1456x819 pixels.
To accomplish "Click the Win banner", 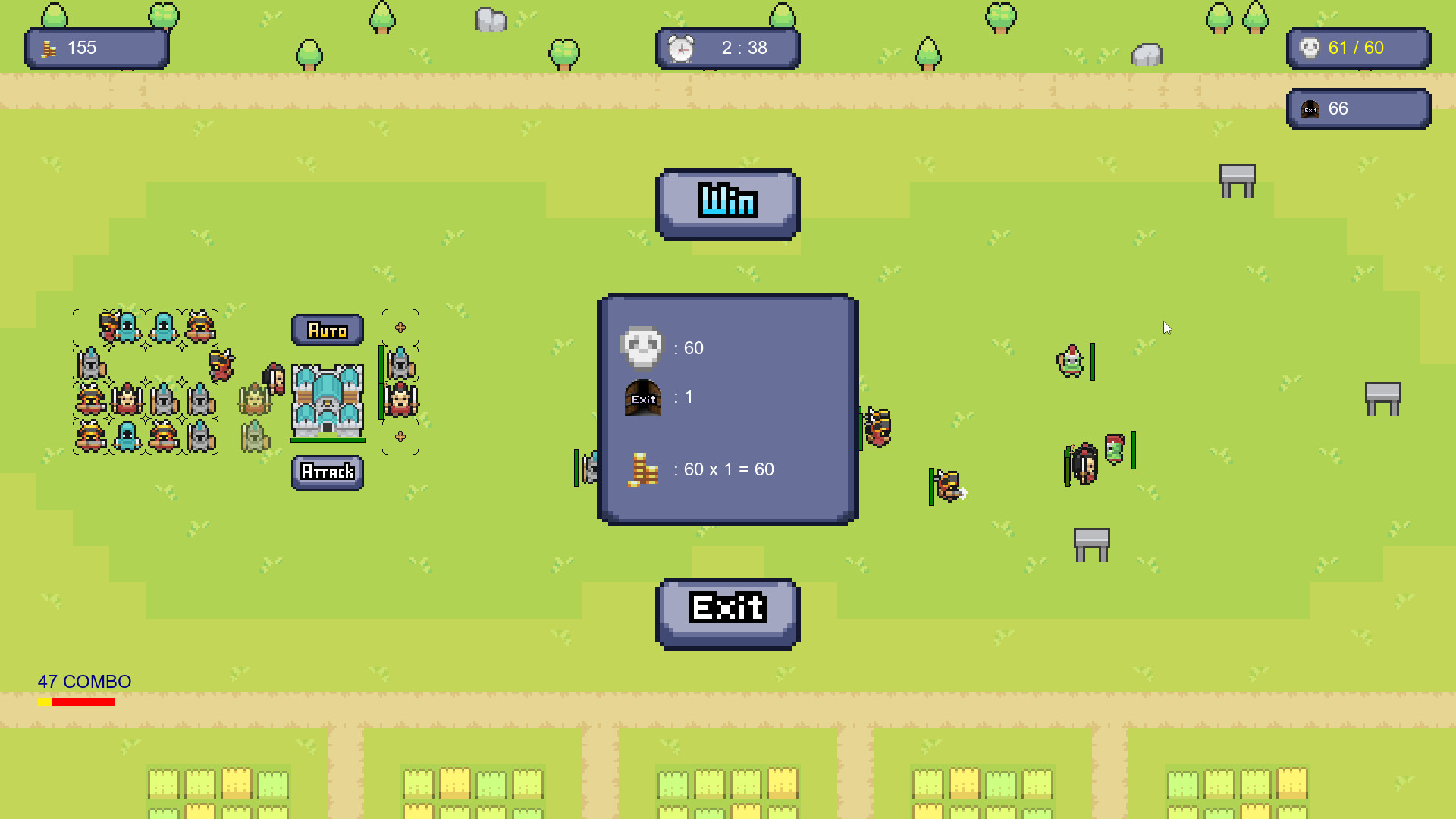I will [x=726, y=202].
